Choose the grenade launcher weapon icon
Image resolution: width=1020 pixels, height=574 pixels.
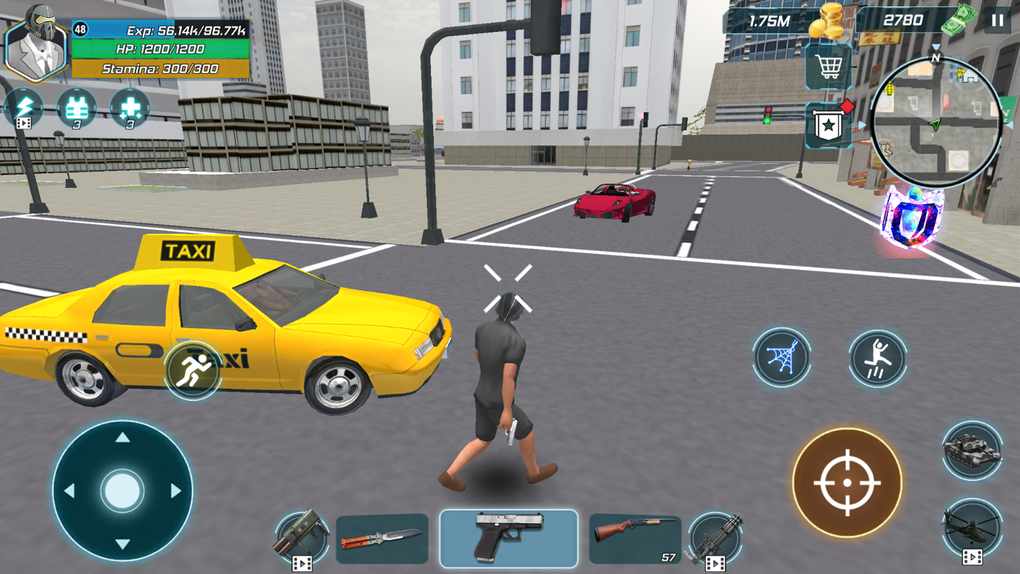(x=301, y=538)
